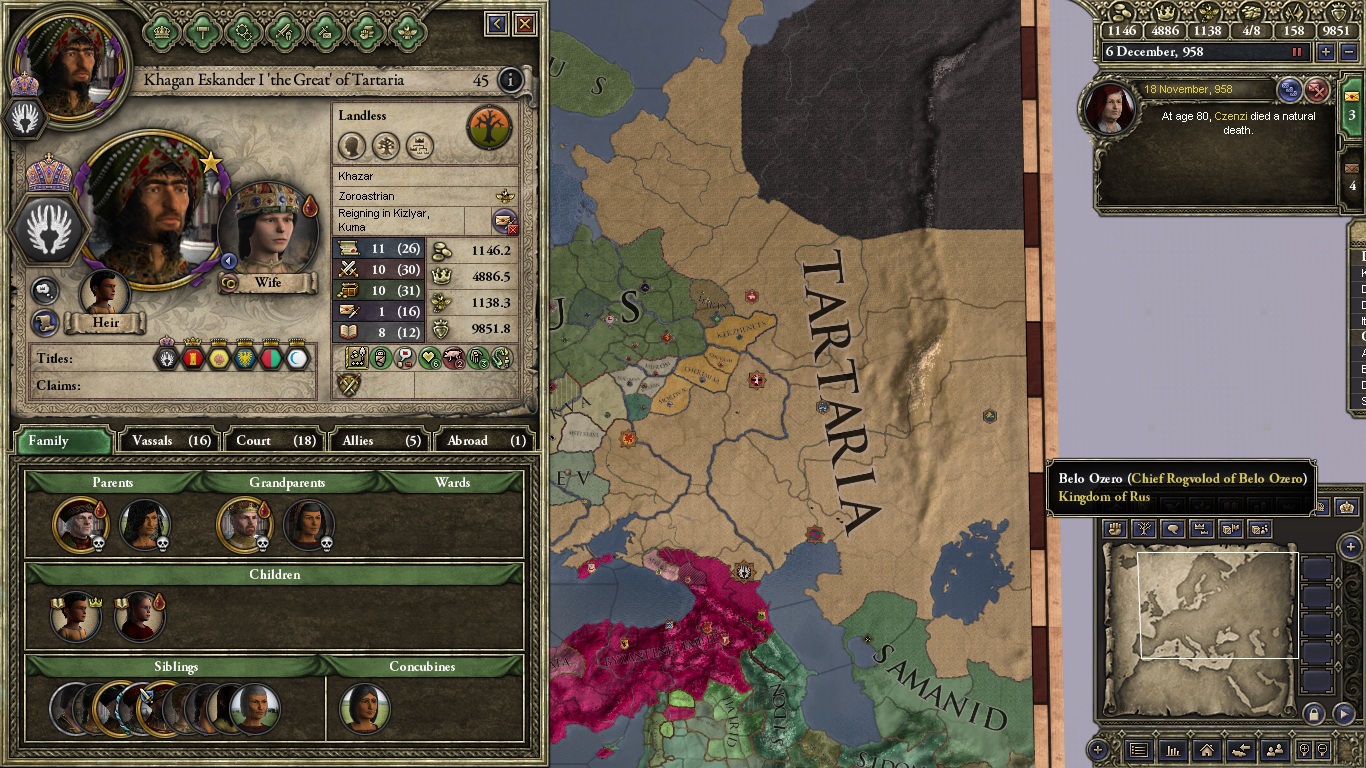The height and width of the screenshot is (768, 1366).
Task: Close the character panel with the X button
Action: 525,24
